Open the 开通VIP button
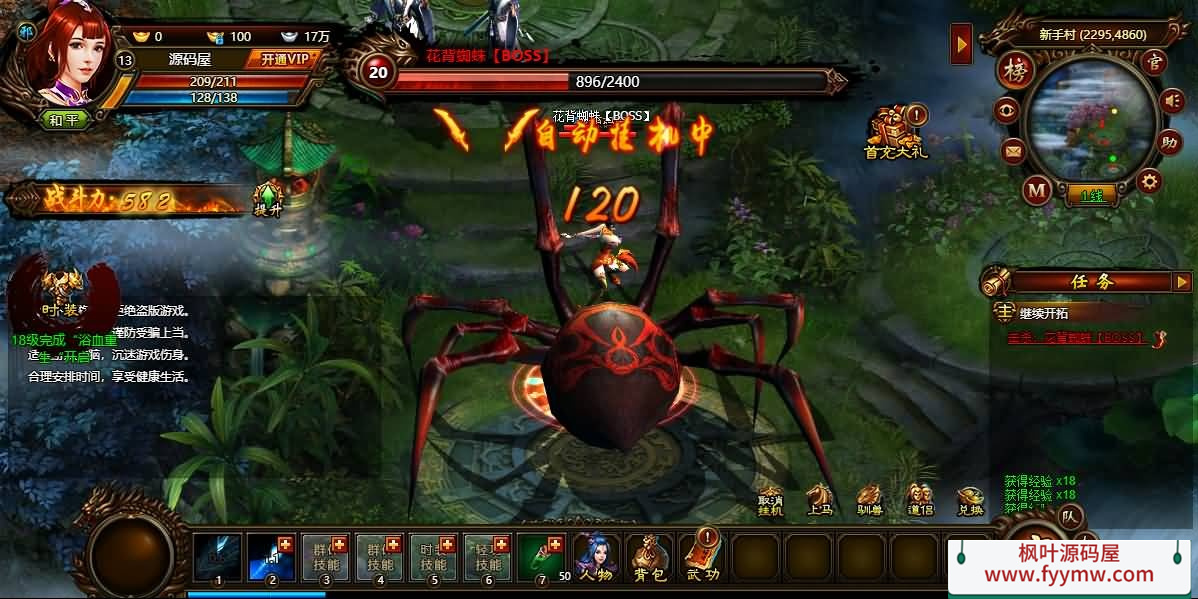Image resolution: width=1198 pixels, height=599 pixels. click(x=284, y=59)
